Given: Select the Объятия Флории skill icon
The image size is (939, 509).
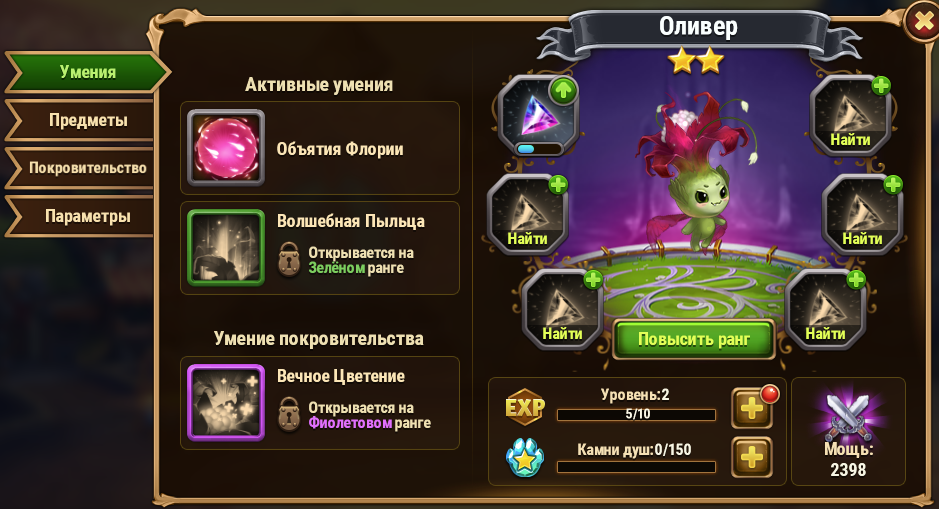Looking at the screenshot, I should 226,148.
